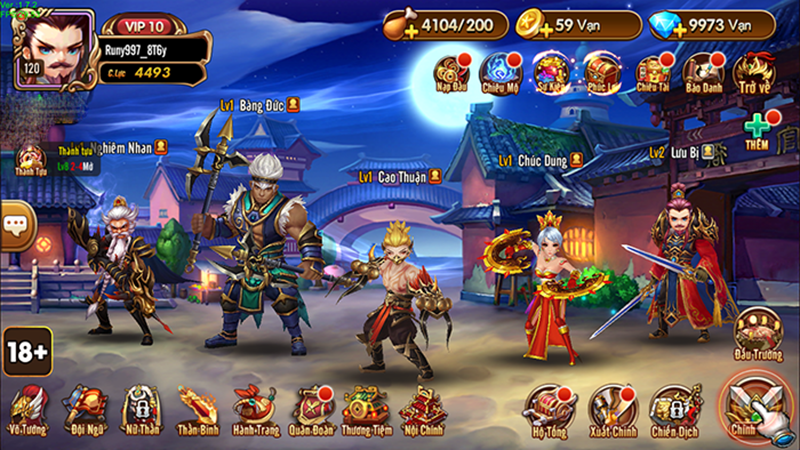Open the Đội Ngũ team menu
Image resolution: width=800 pixels, height=450 pixels.
[x=83, y=408]
